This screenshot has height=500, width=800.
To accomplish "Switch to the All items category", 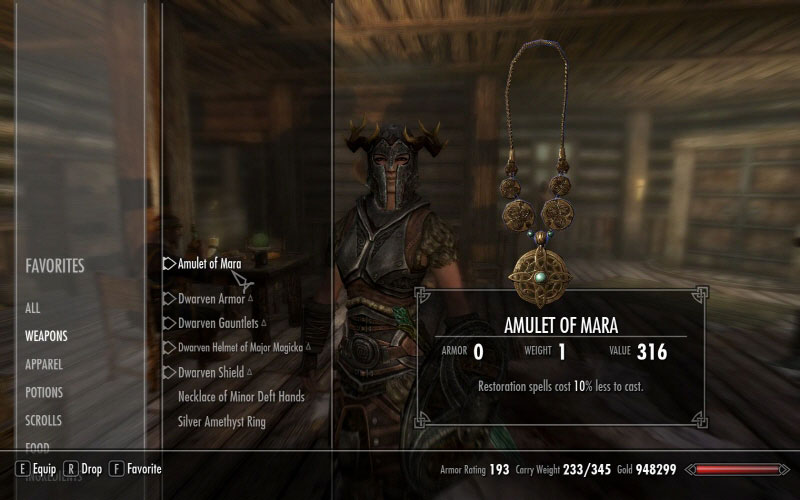I will [33, 309].
